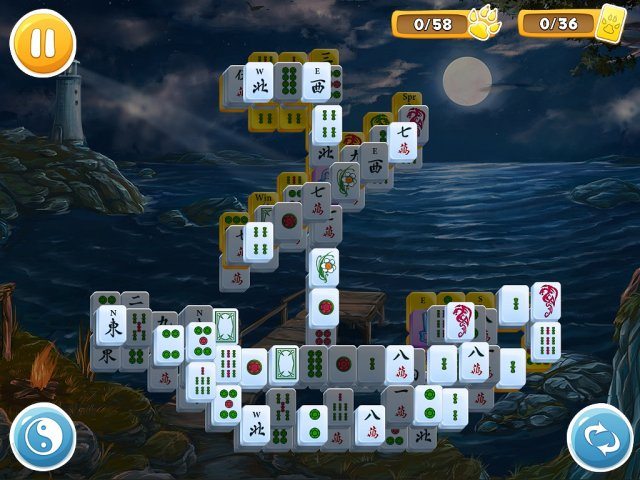Pause the game with the orange button
640x480 pixels.
pyautogui.click(x=43, y=42)
